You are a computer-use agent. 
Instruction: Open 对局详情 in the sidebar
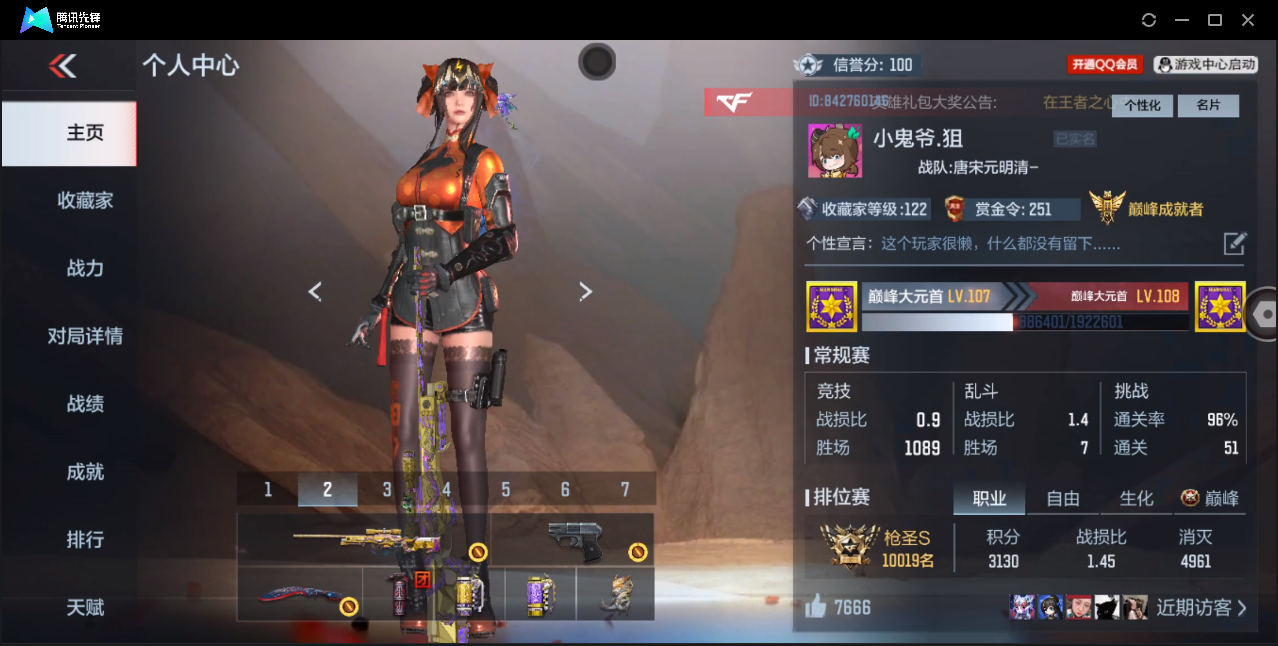pos(85,336)
